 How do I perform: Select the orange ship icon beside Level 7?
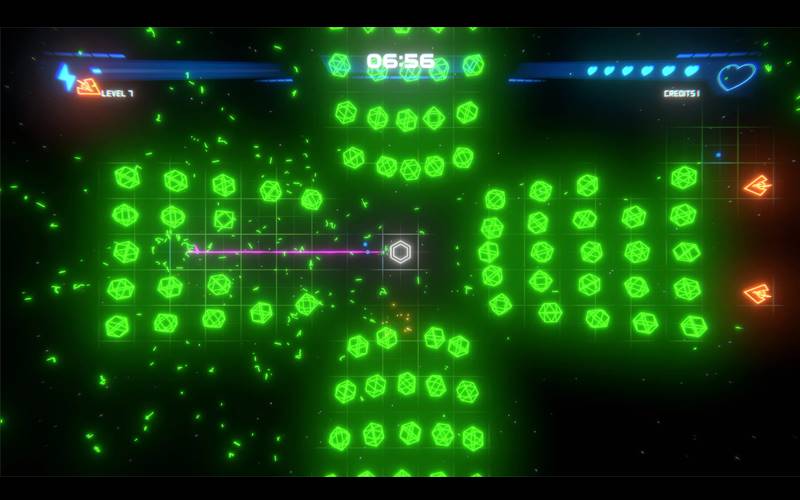pos(89,88)
